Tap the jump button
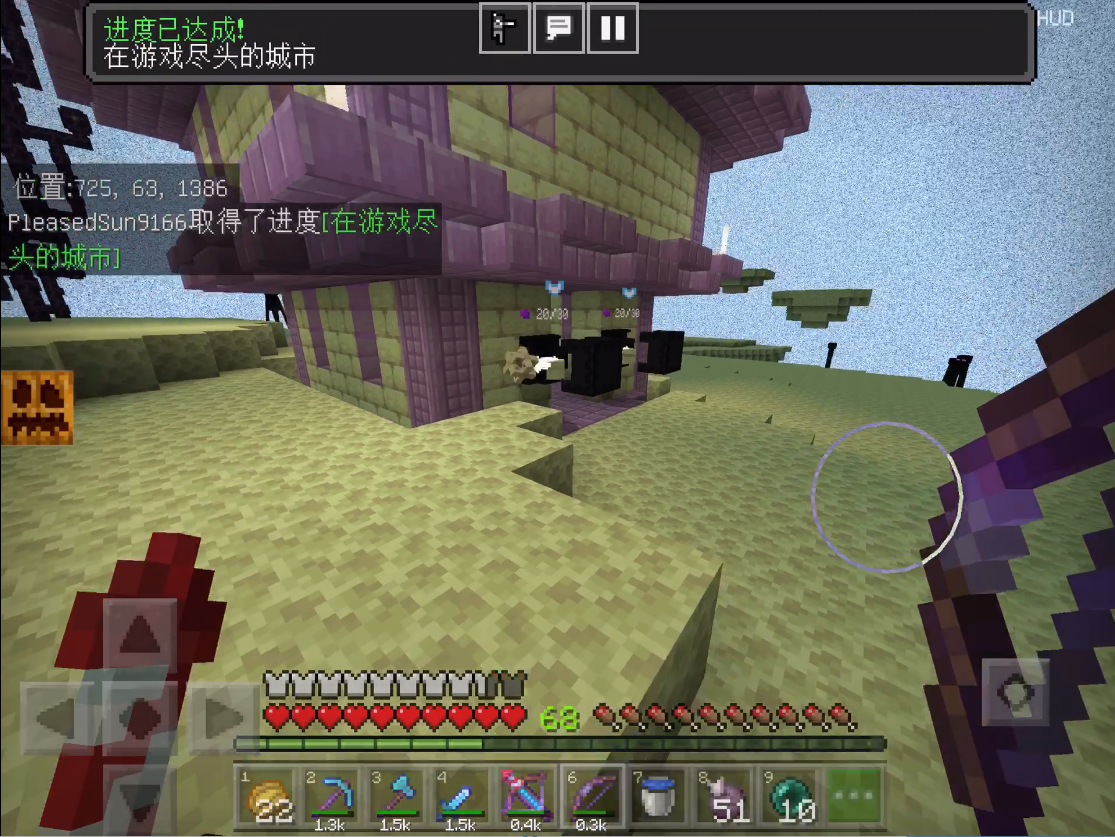This screenshot has width=1115, height=837. [1015, 691]
